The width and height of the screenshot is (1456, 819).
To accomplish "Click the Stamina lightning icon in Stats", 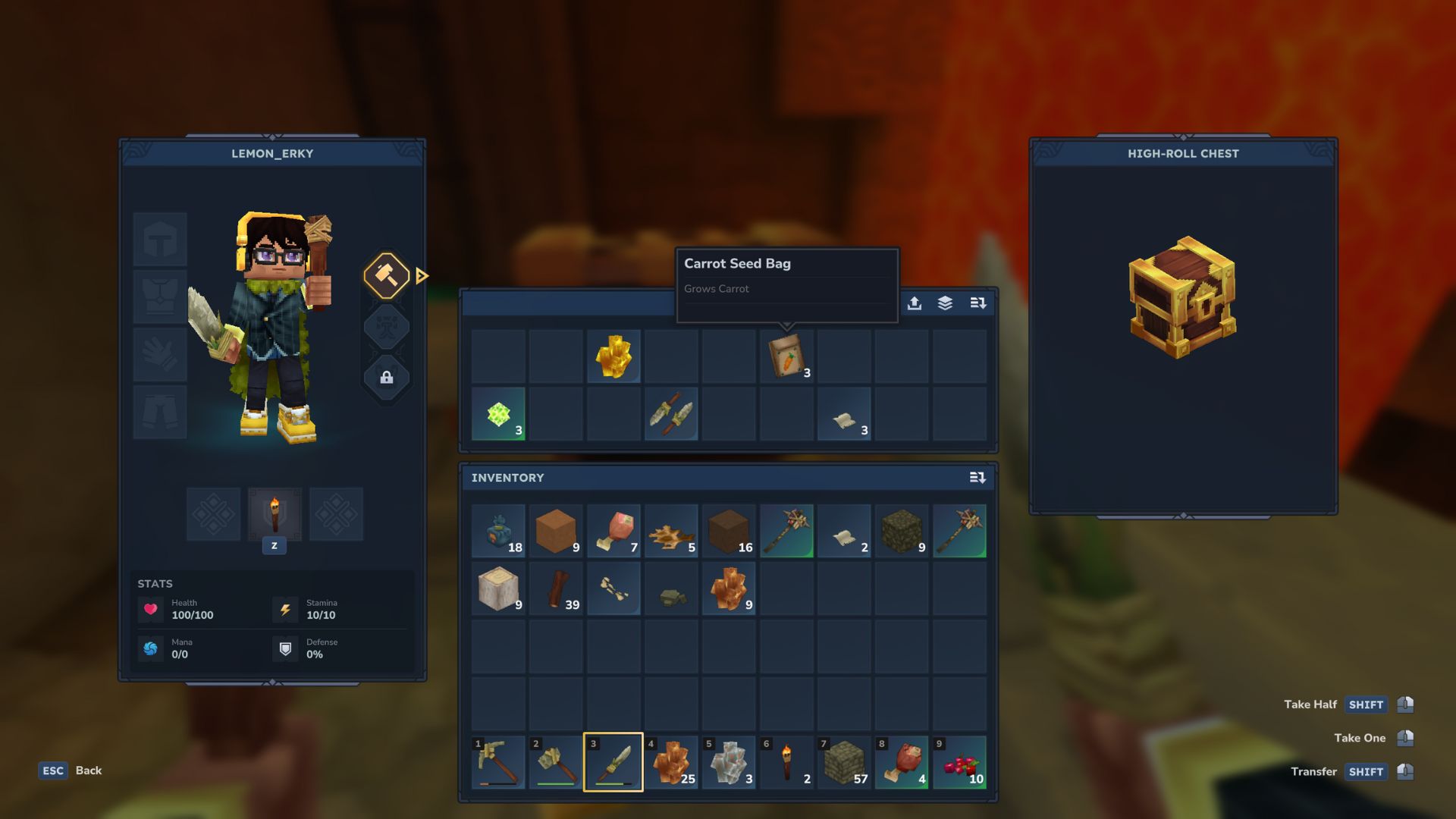I will click(285, 609).
